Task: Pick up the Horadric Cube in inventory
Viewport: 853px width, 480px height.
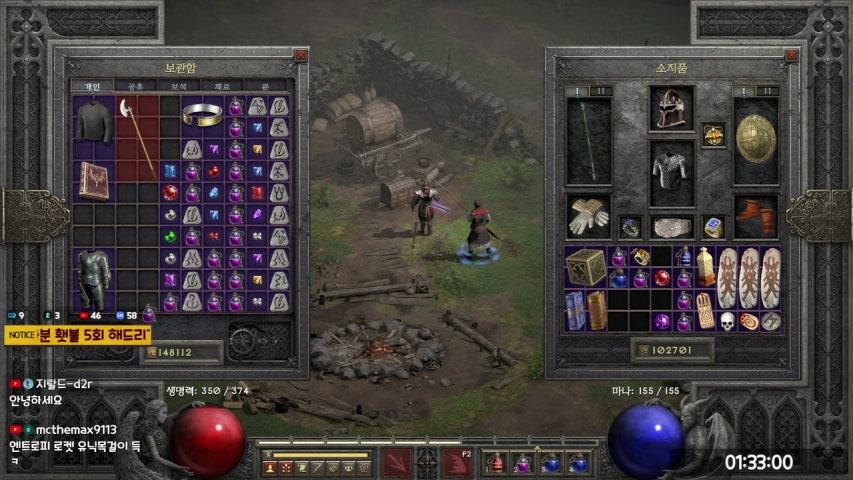Action: 586,267
